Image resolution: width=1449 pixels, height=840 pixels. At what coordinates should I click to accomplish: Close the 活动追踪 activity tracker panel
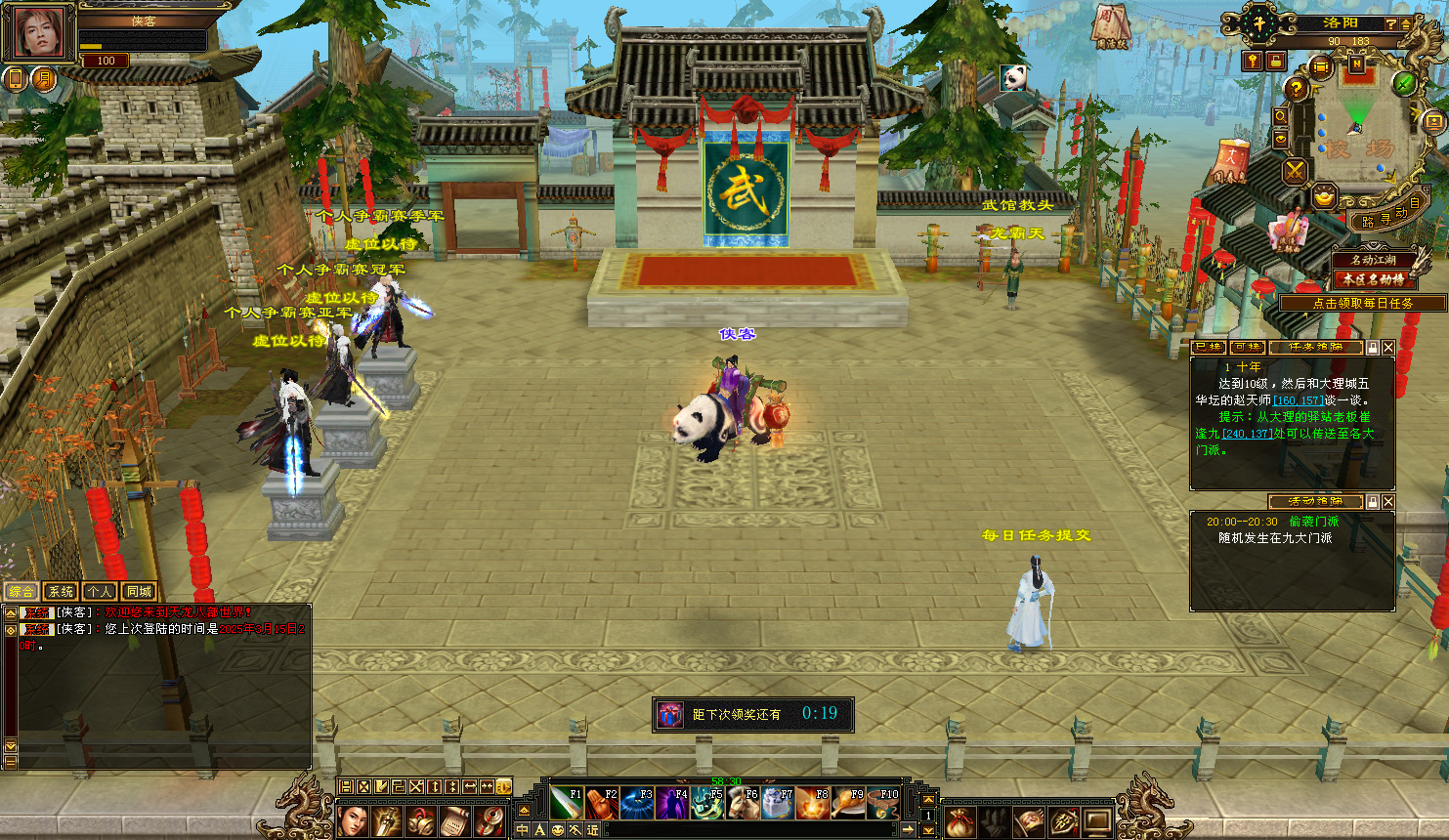(1388, 502)
